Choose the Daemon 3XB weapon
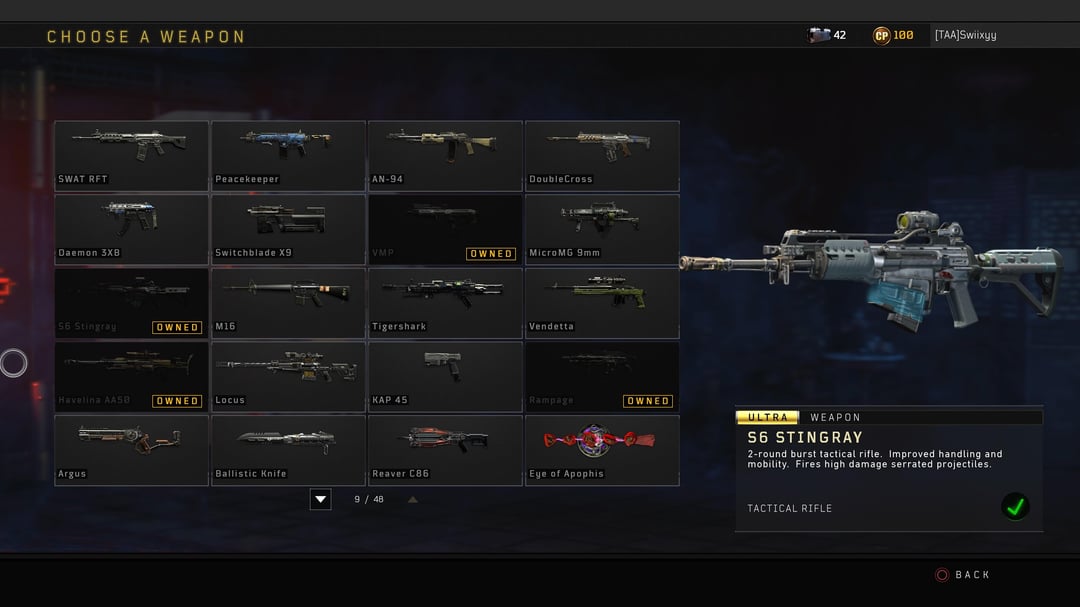Image resolution: width=1080 pixels, height=607 pixels. pos(131,229)
